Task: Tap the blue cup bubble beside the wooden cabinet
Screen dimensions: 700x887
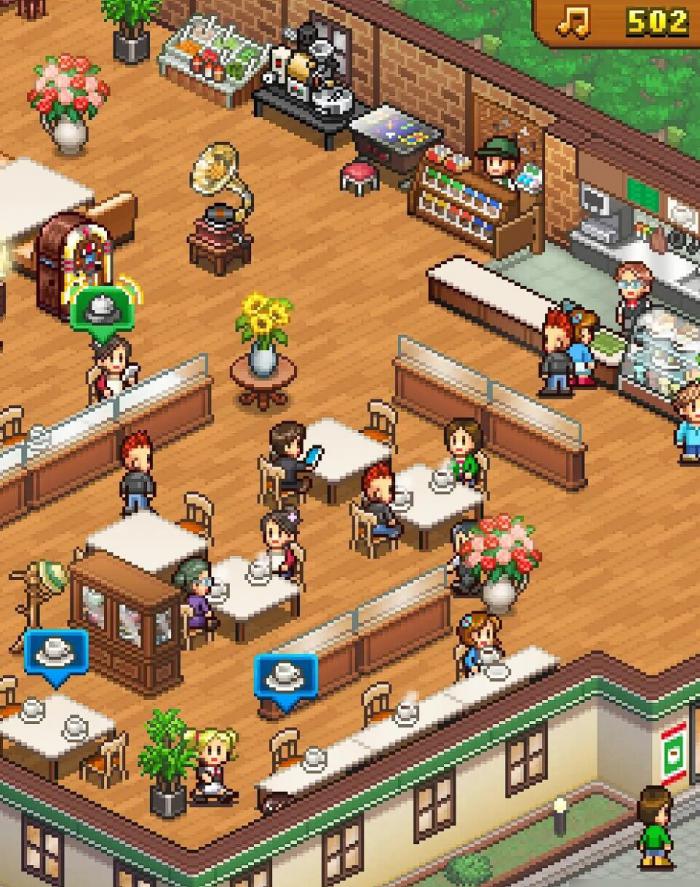Action: [x=56, y=654]
